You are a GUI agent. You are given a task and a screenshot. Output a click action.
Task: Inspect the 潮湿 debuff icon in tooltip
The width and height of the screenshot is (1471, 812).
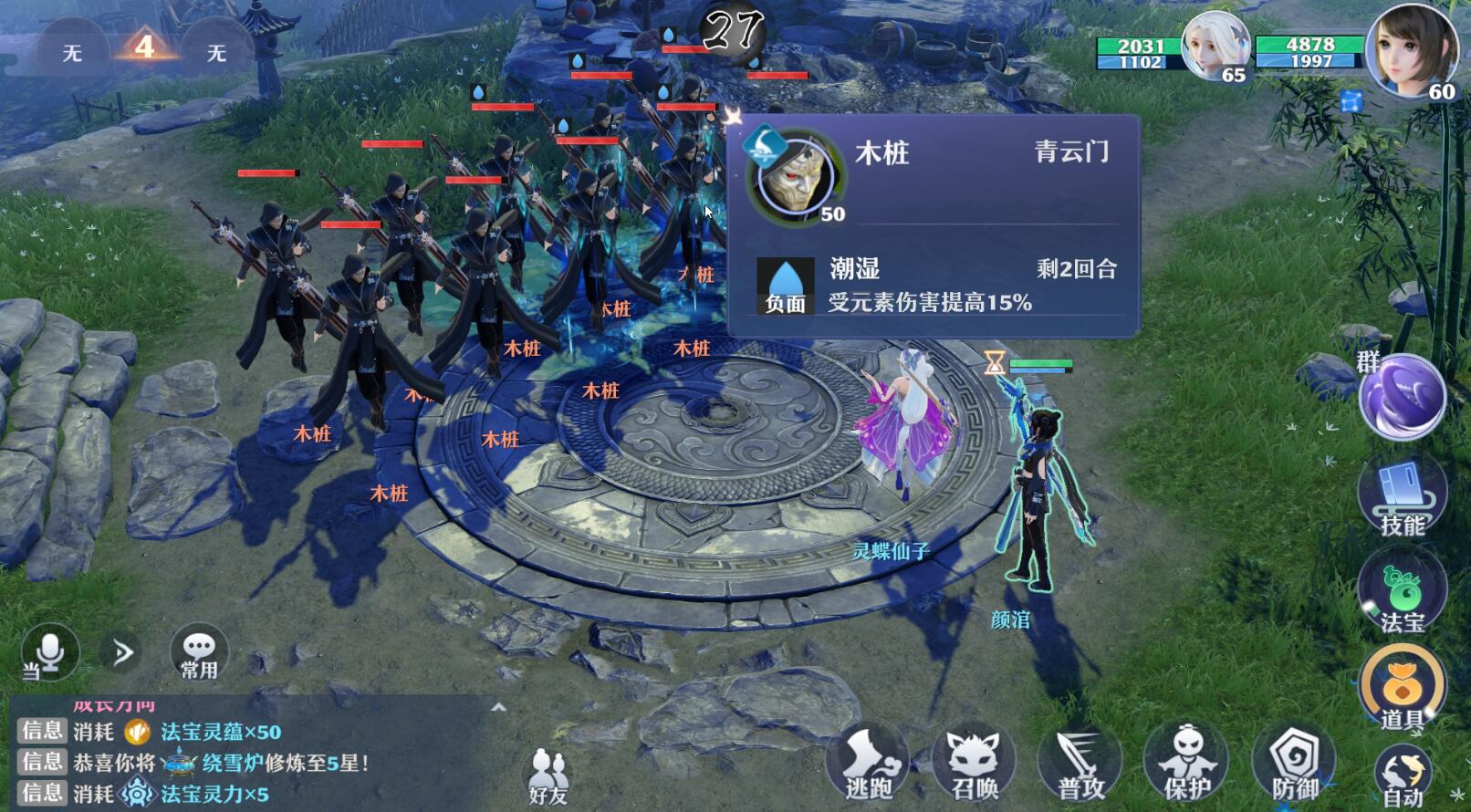[x=786, y=285]
